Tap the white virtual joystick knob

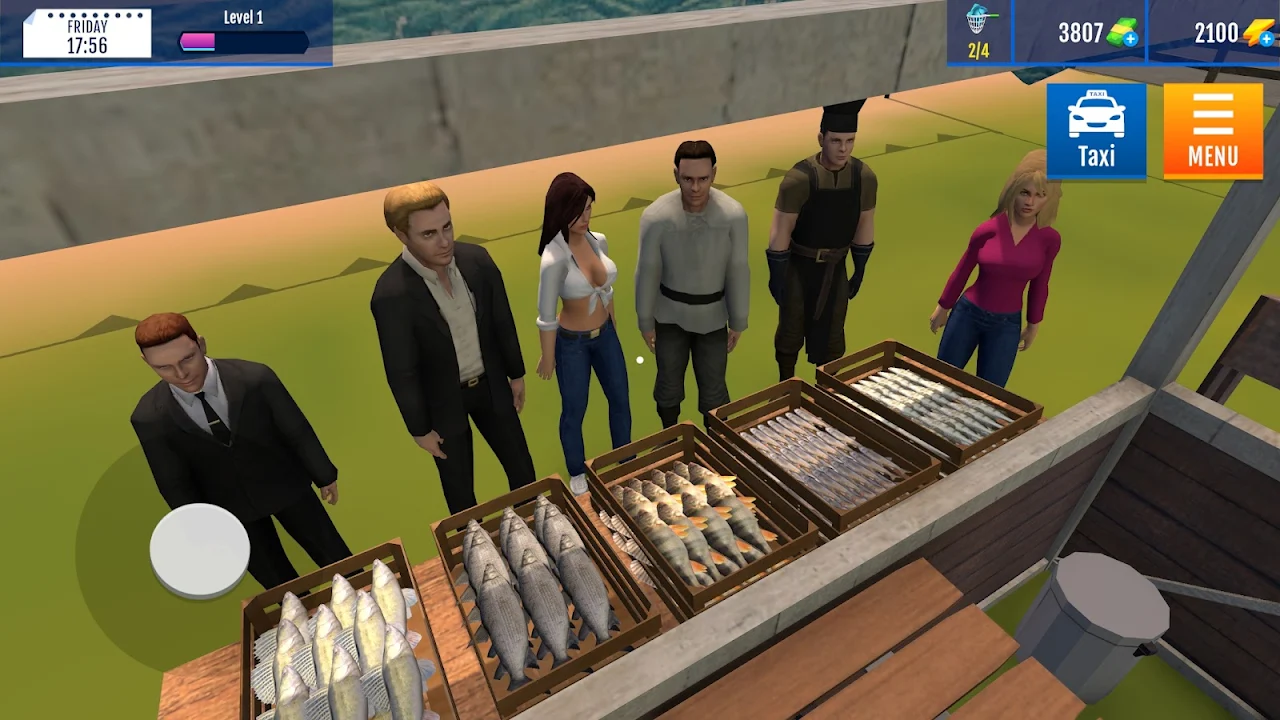pos(200,550)
